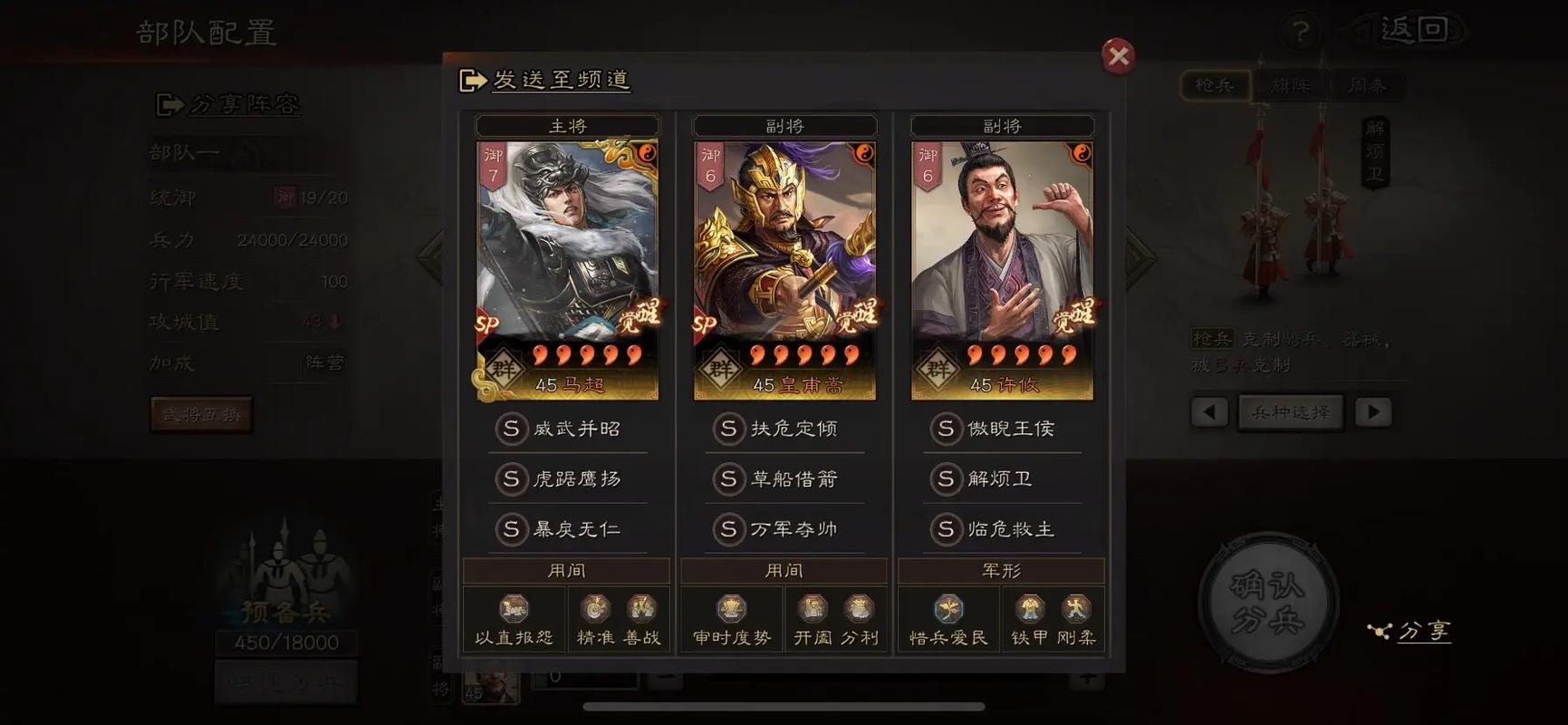Click the right arrow beside 兵种选择
This screenshot has height=725, width=1568.
tap(1373, 411)
